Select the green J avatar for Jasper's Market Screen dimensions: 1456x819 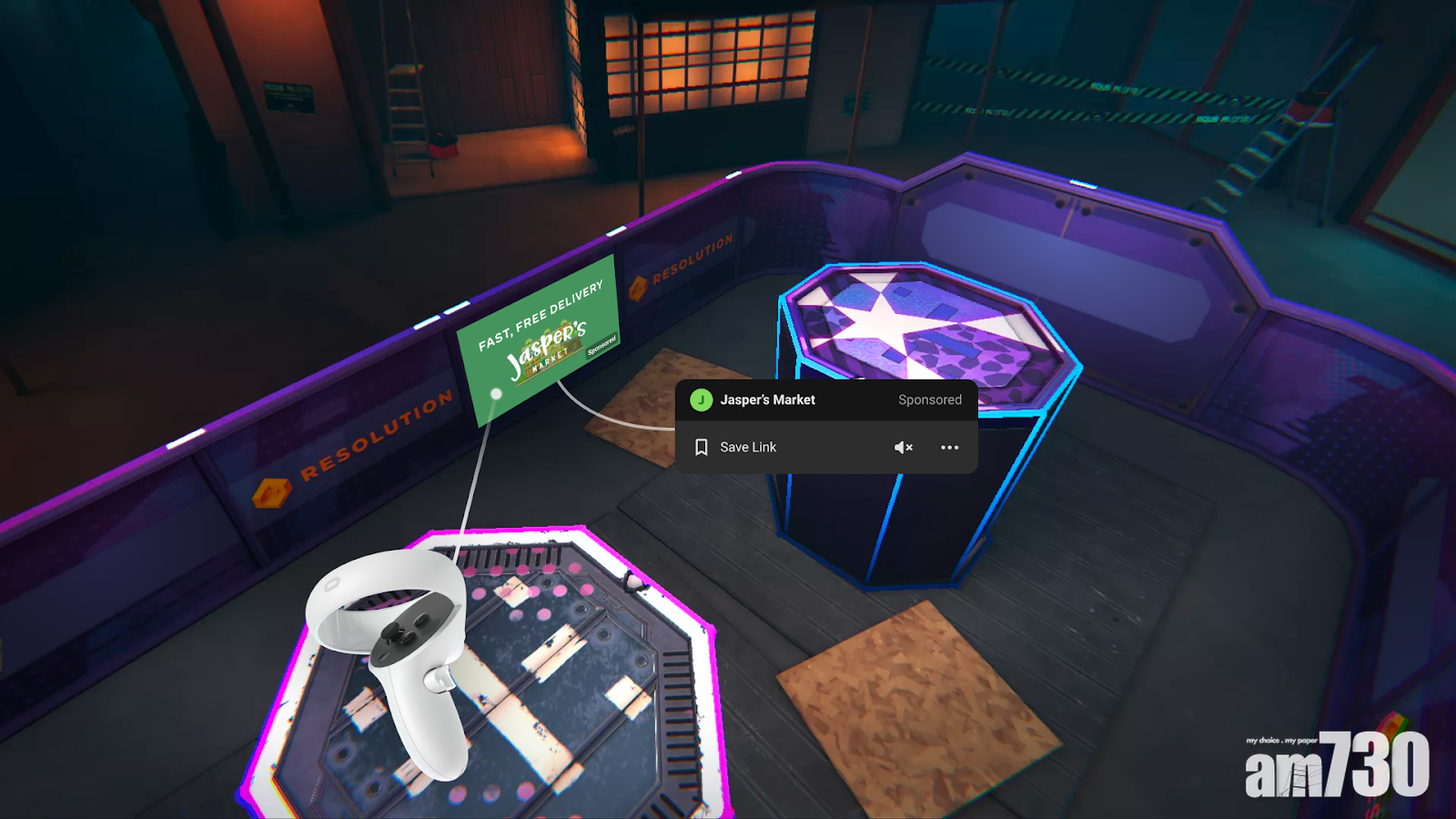[701, 399]
